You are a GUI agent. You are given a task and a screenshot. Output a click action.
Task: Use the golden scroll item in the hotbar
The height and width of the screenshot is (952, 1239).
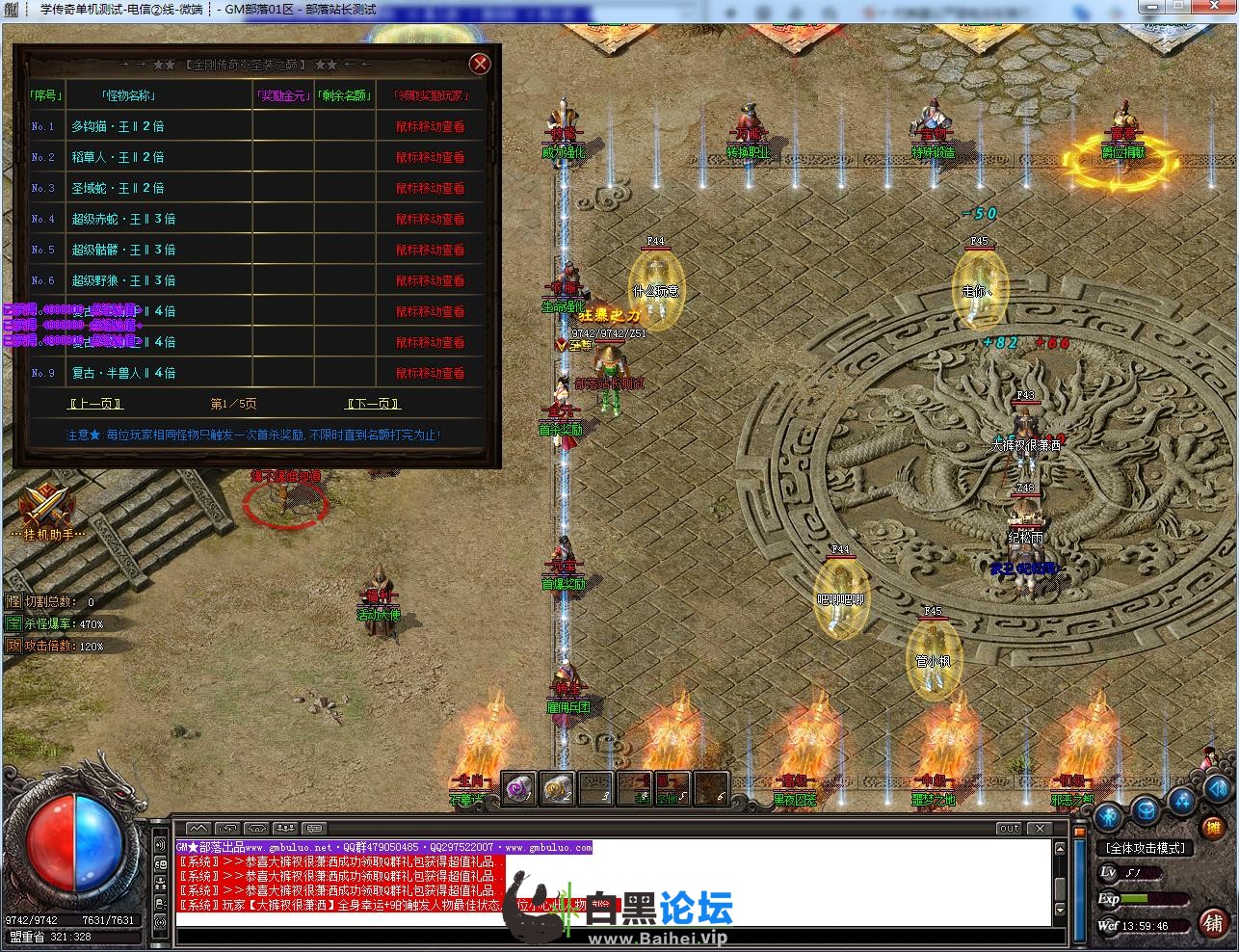[x=557, y=788]
